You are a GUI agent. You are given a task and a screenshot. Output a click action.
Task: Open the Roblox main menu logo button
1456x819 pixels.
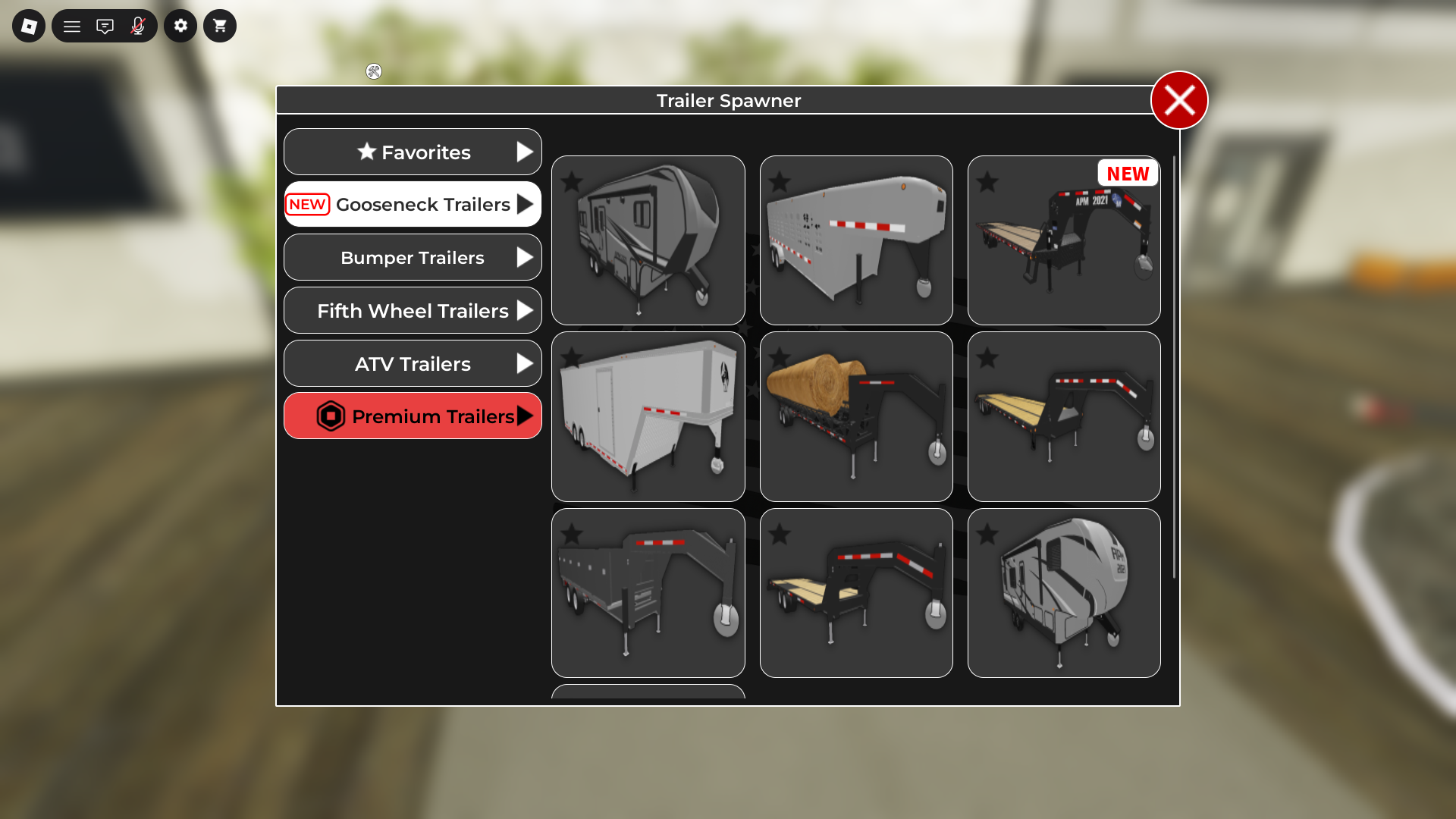pyautogui.click(x=29, y=26)
